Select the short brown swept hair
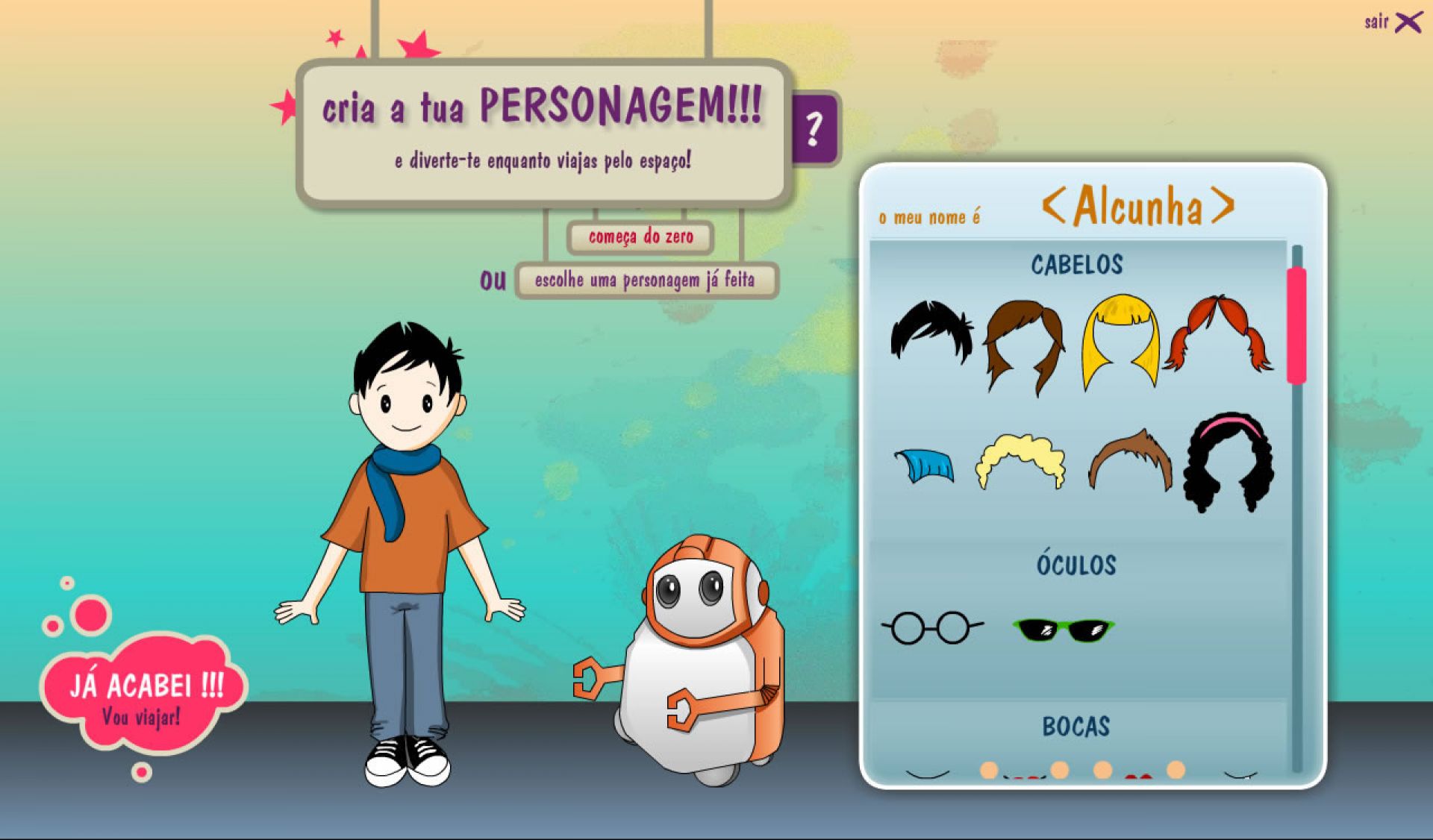The width and height of the screenshot is (1433, 840). tap(1129, 459)
